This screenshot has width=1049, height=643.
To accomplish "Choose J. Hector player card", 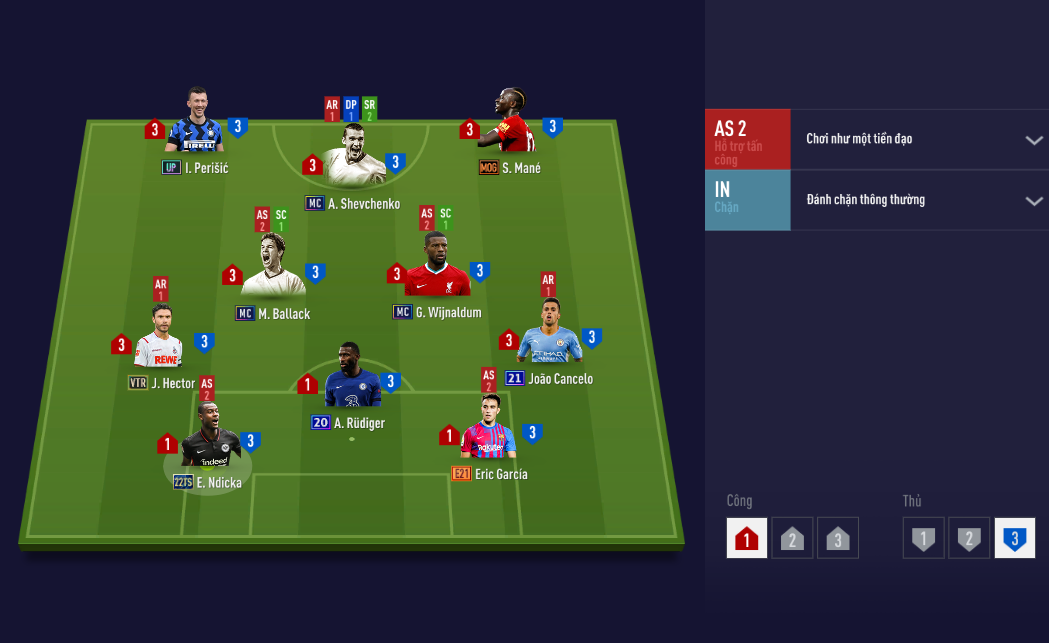I will point(160,340).
